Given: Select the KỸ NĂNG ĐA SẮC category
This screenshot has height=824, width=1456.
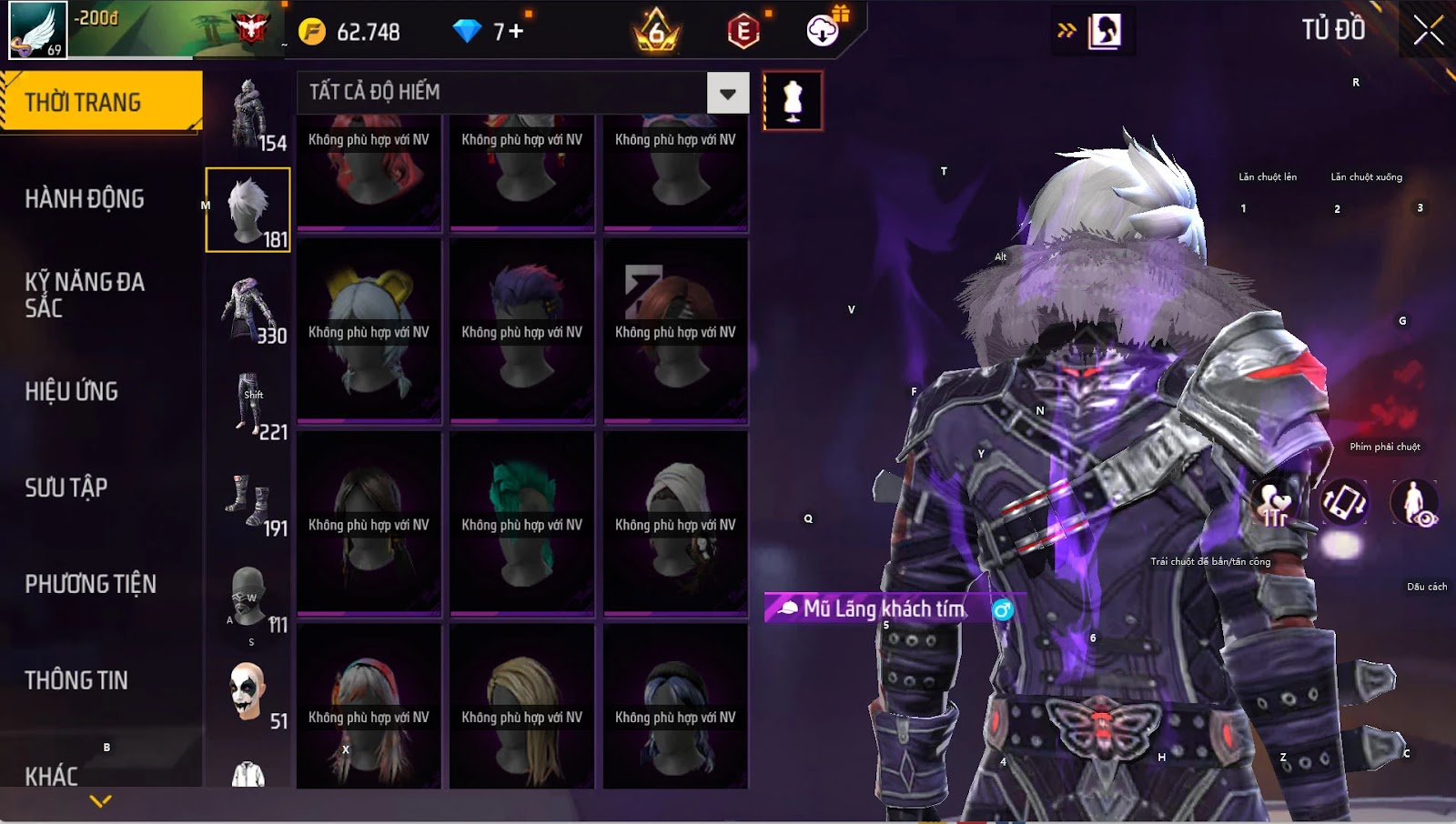Looking at the screenshot, I should (x=85, y=295).
